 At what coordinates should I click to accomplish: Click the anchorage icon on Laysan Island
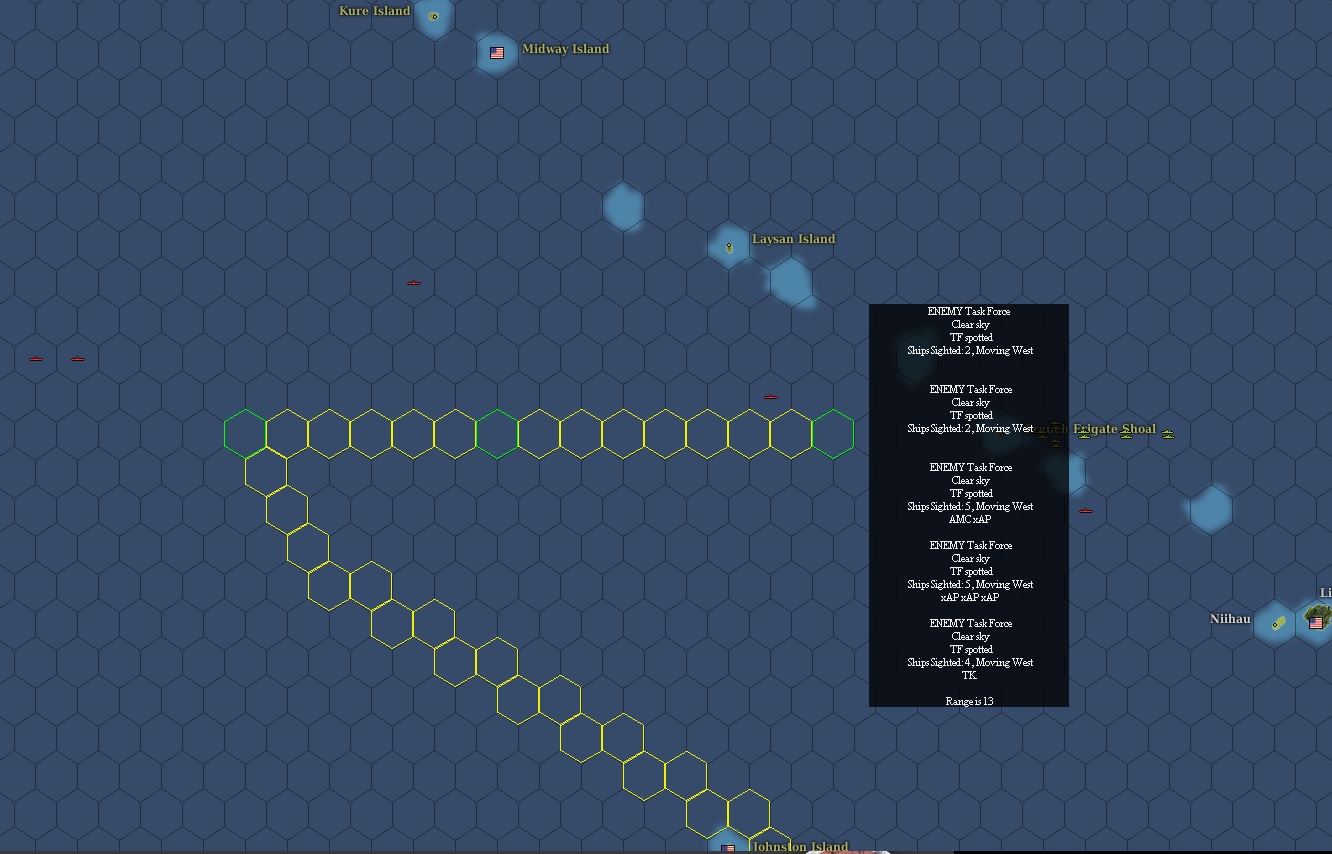(729, 244)
